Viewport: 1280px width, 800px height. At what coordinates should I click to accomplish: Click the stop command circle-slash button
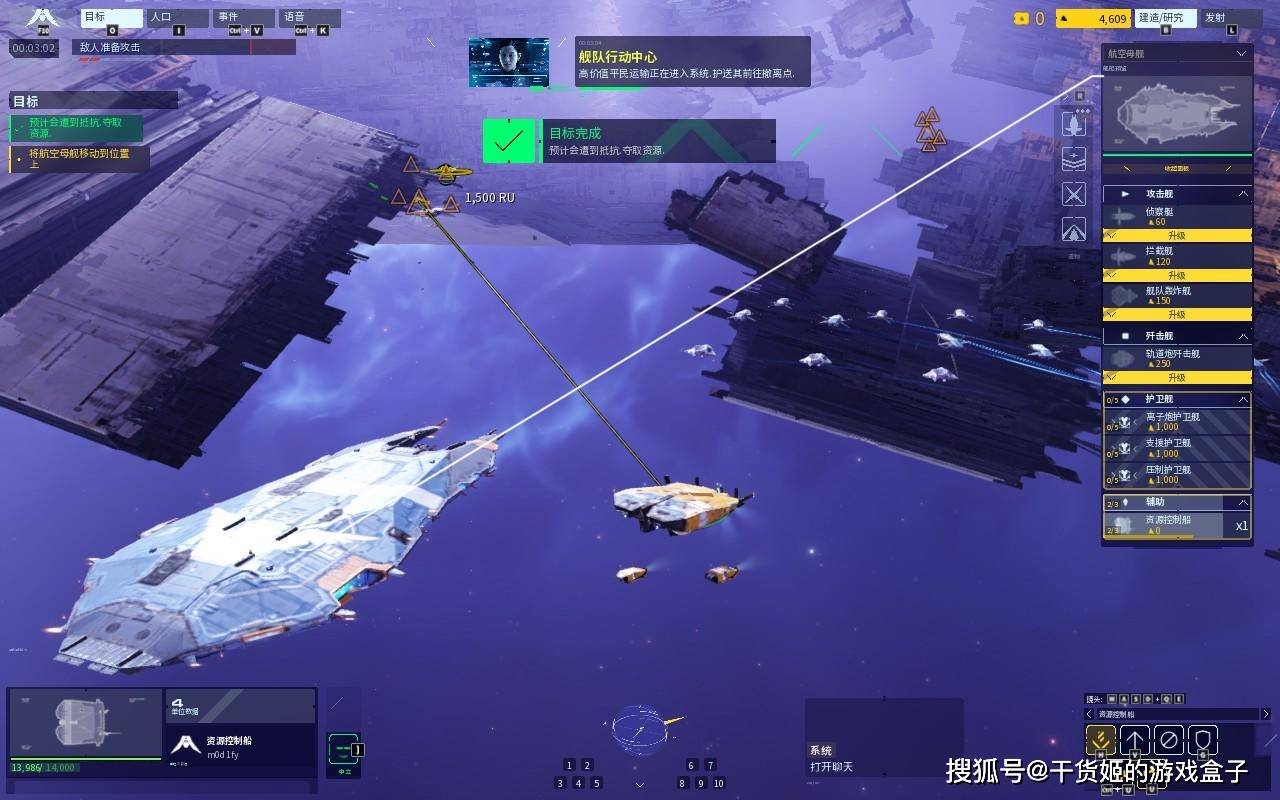coord(1168,740)
